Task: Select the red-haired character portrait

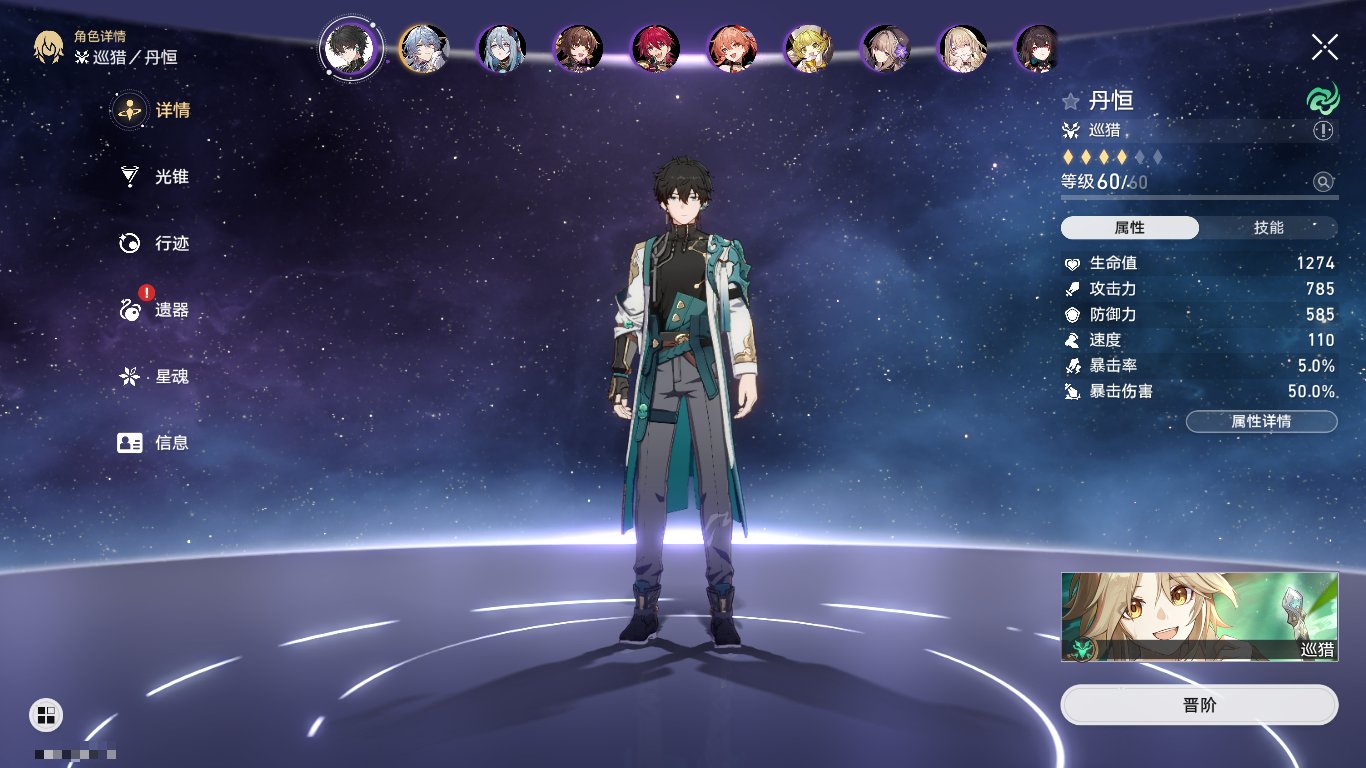Action: tap(656, 48)
